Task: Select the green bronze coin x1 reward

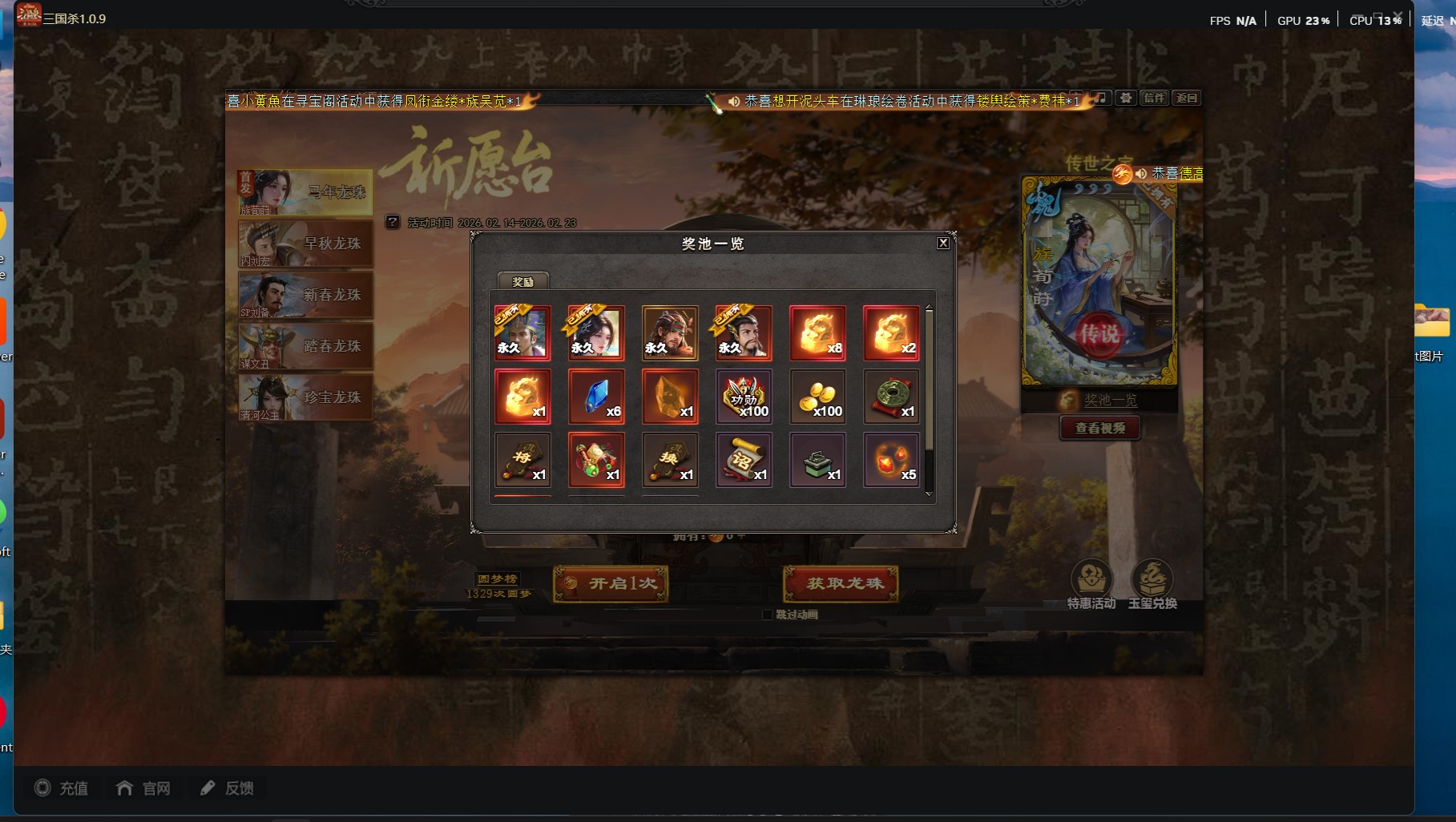Action: (891, 397)
